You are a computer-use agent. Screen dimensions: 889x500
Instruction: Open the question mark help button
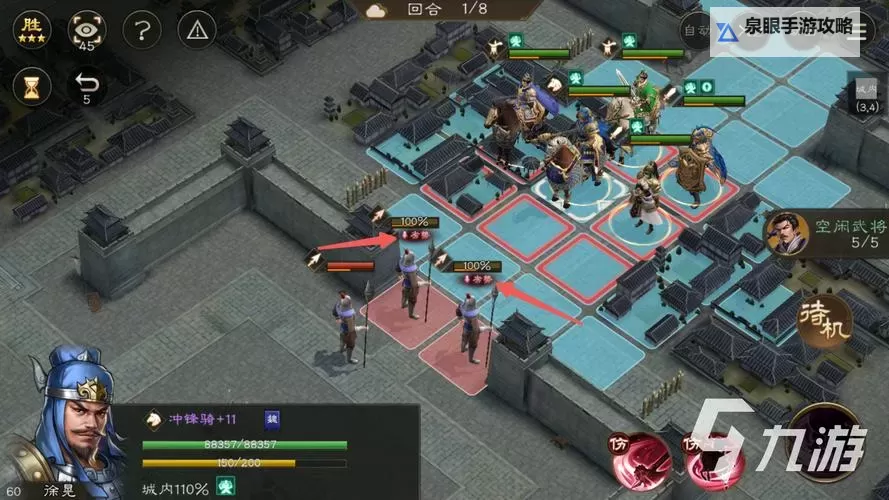tap(144, 30)
